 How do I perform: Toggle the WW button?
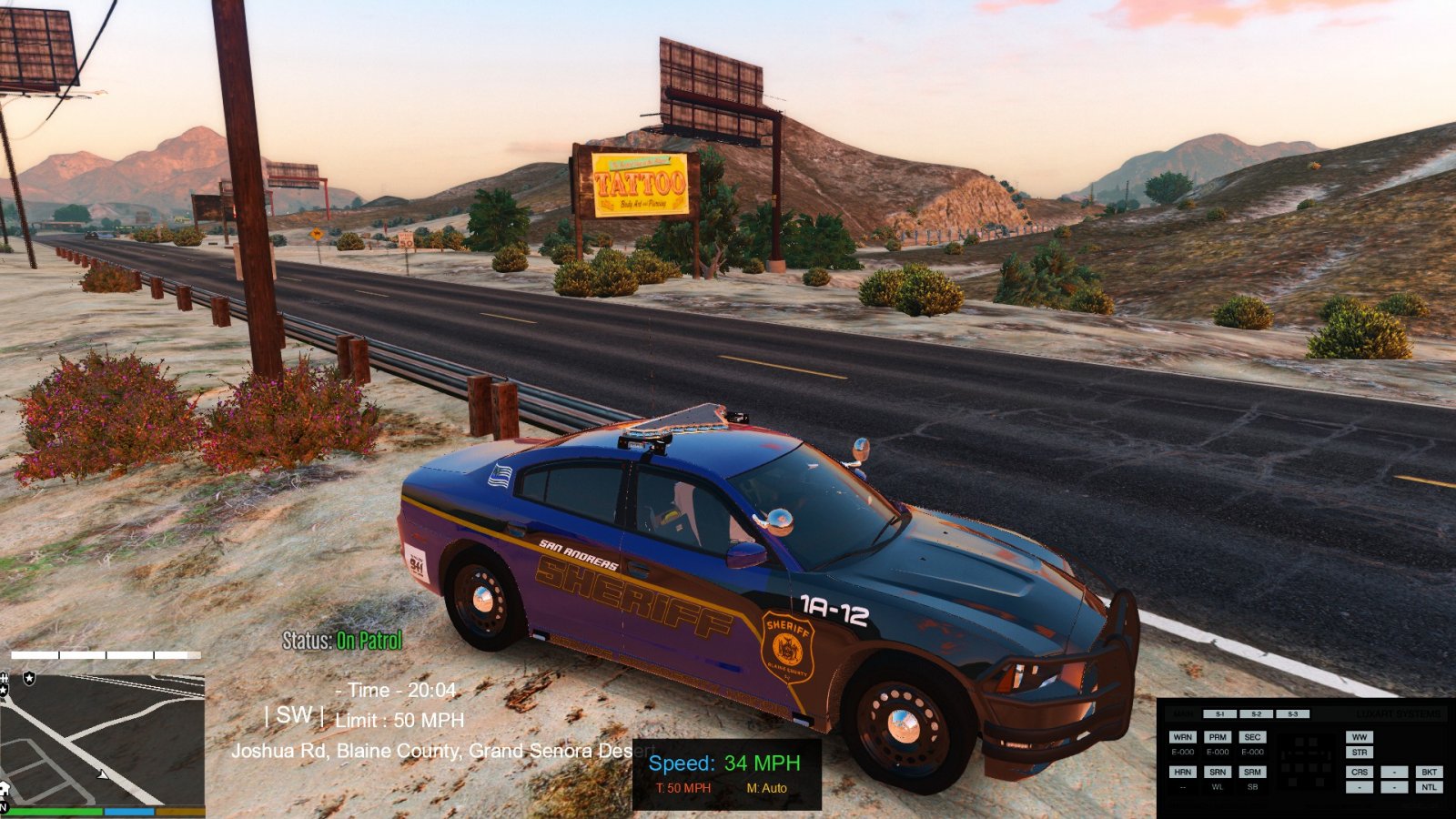click(x=1360, y=737)
